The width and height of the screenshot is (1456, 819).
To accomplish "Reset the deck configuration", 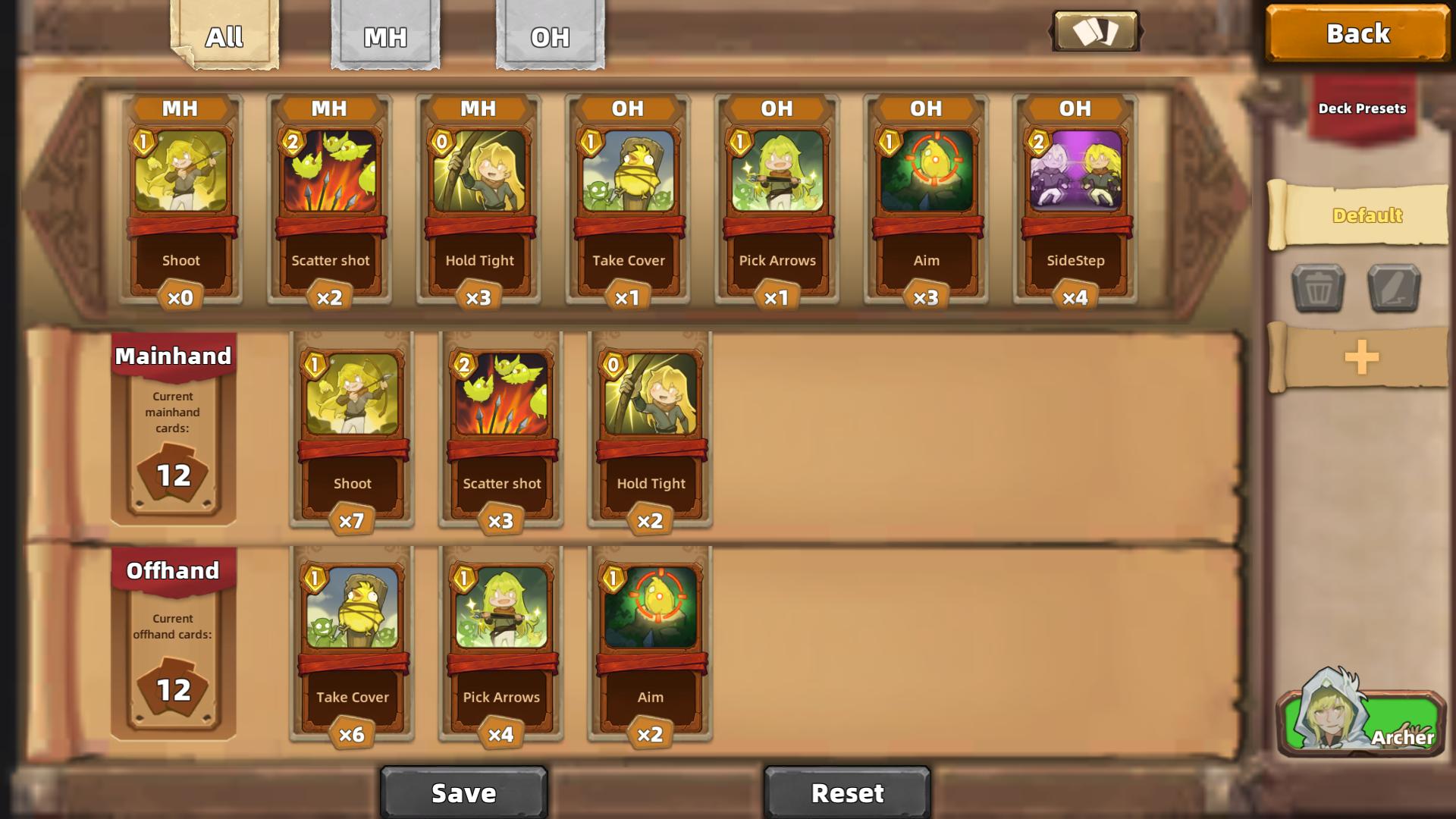I will [847, 793].
